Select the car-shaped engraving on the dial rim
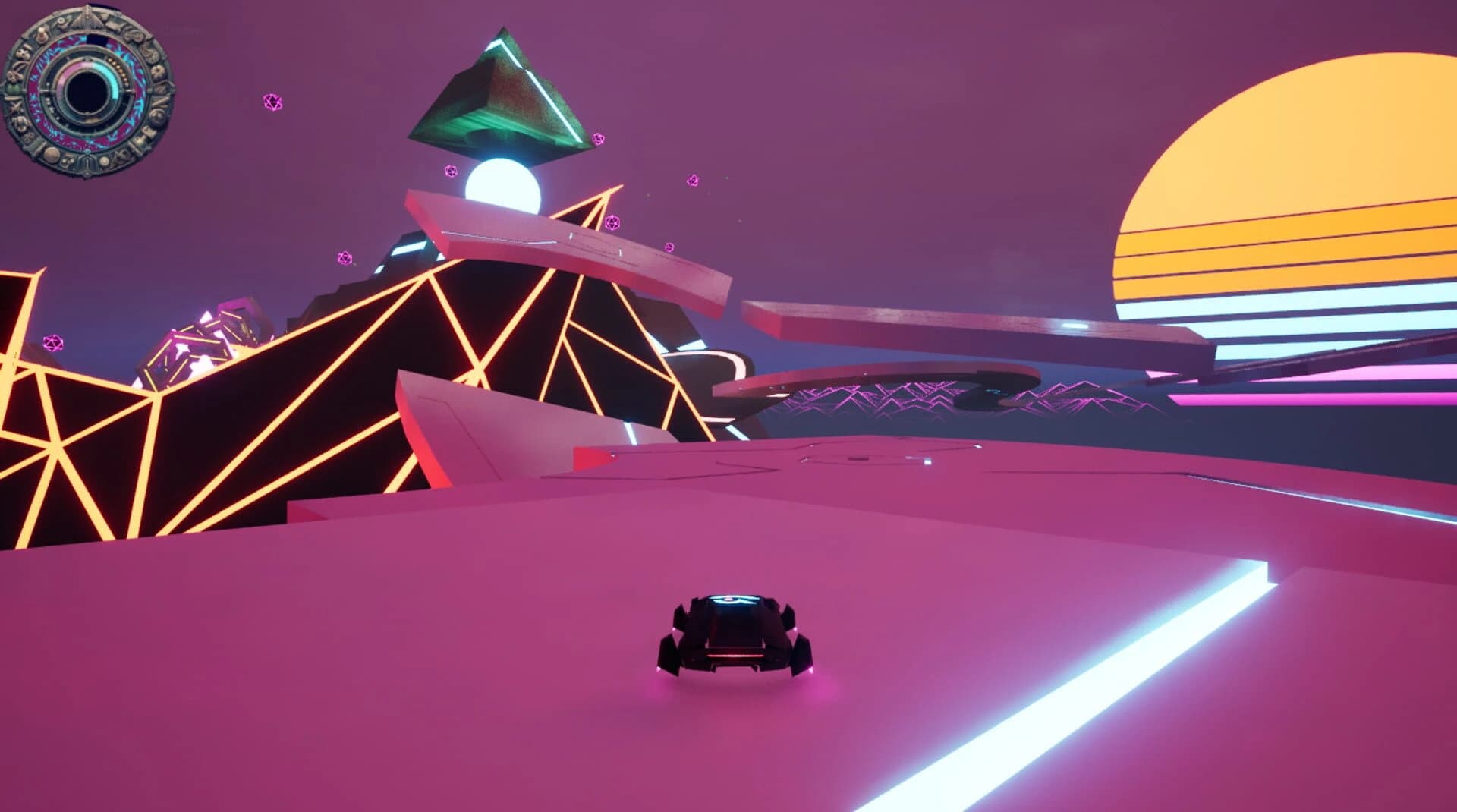Image resolution: width=1457 pixels, height=812 pixels. pyautogui.click(x=114, y=25)
